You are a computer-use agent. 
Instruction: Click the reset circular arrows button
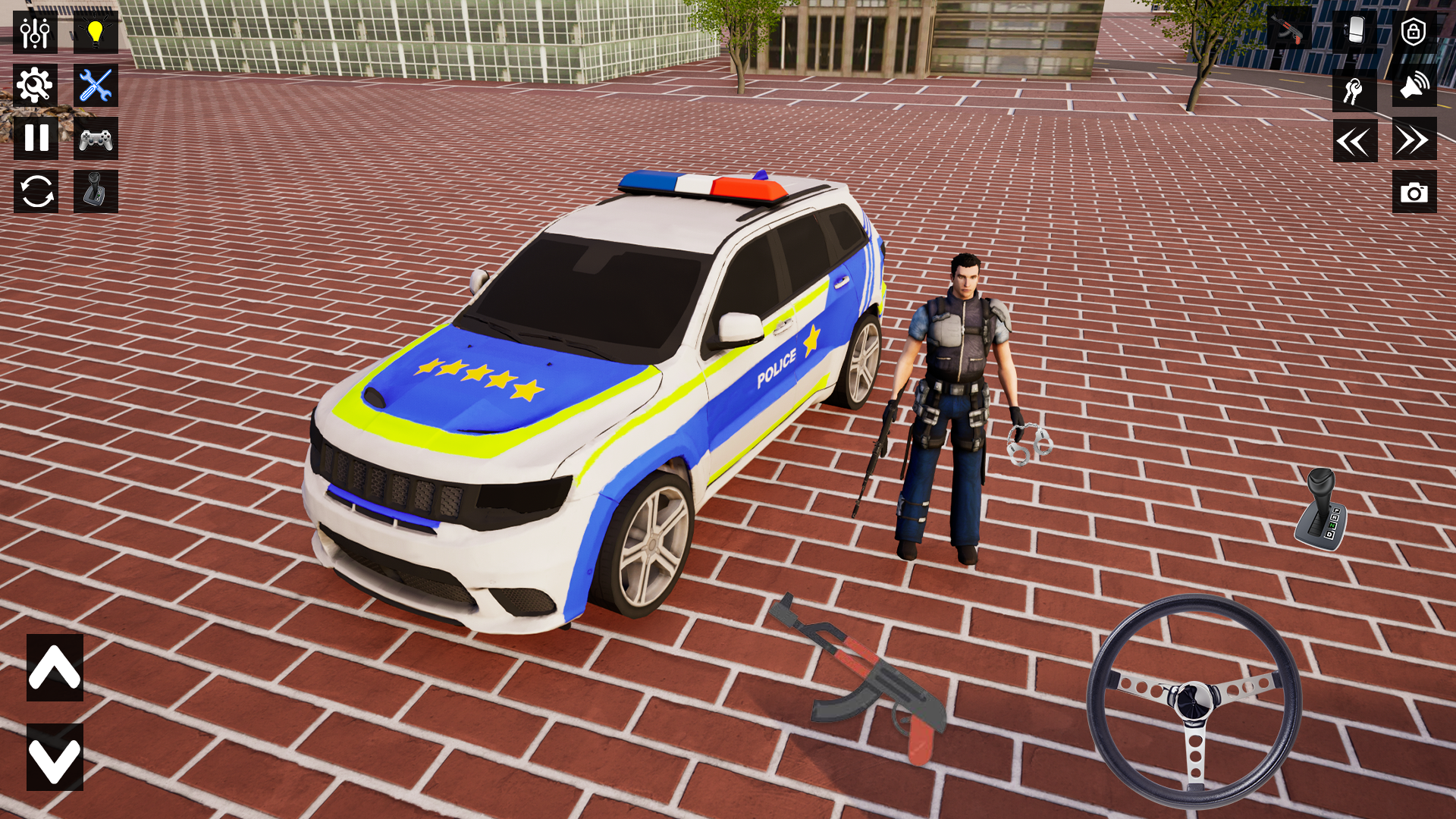click(35, 192)
